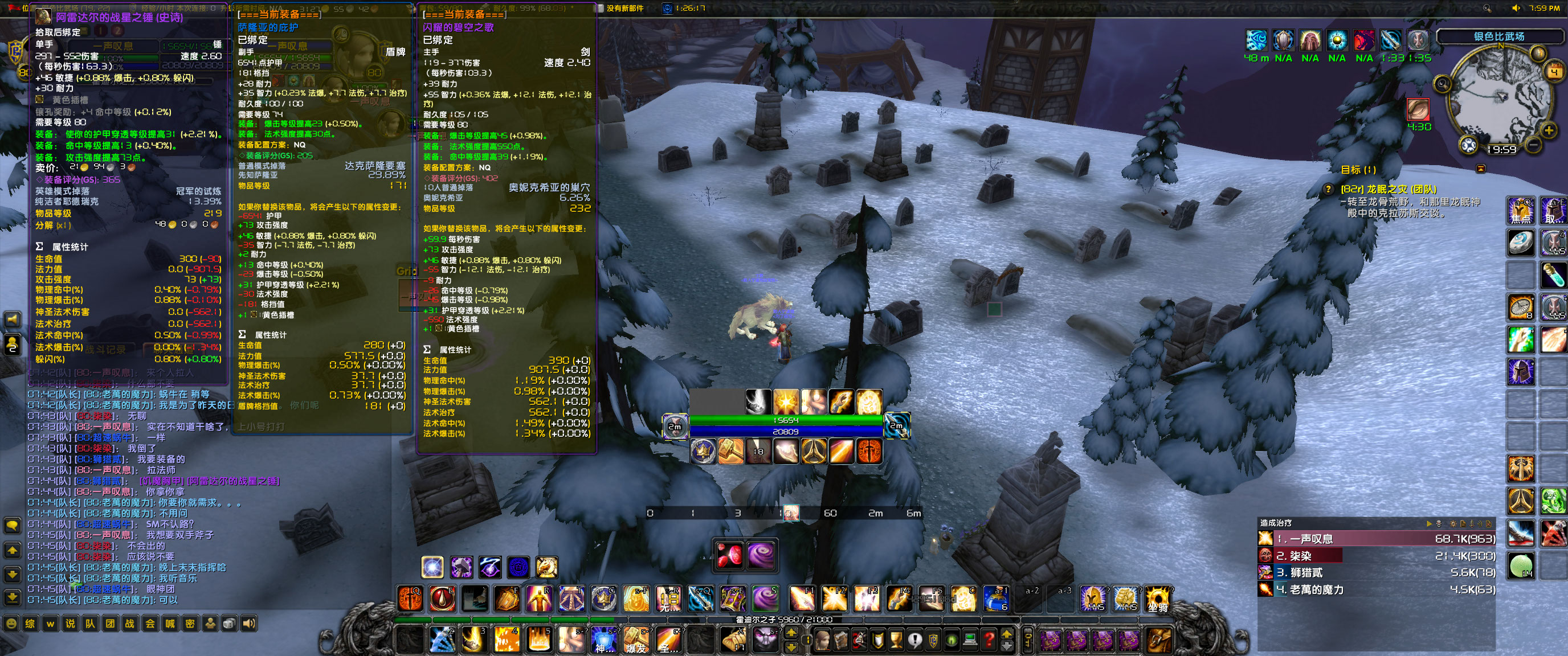Select the blue mana potion in action slot a-1
This screenshot has width=1568, height=656.
[998, 600]
